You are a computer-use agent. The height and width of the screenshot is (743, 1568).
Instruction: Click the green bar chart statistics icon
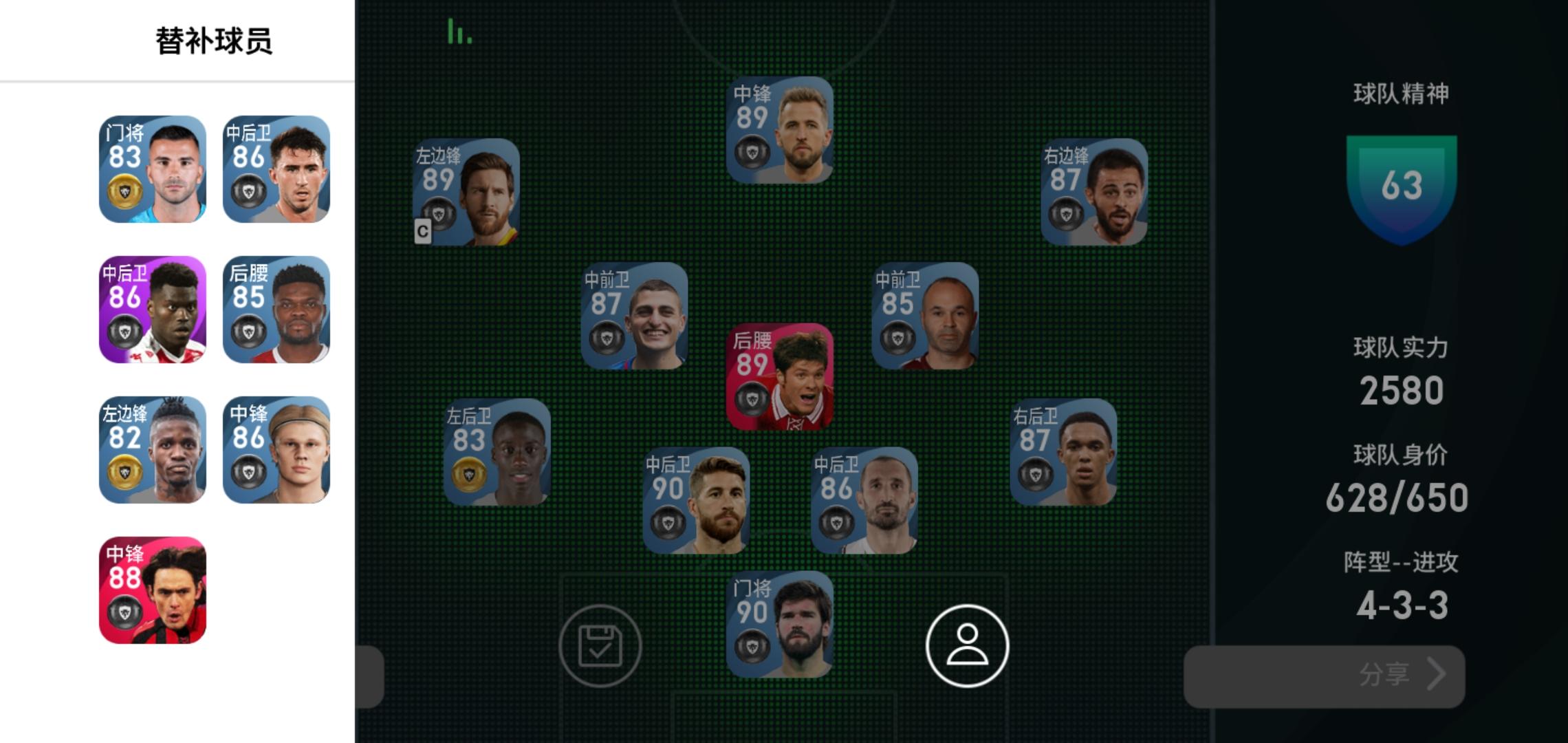point(459,31)
